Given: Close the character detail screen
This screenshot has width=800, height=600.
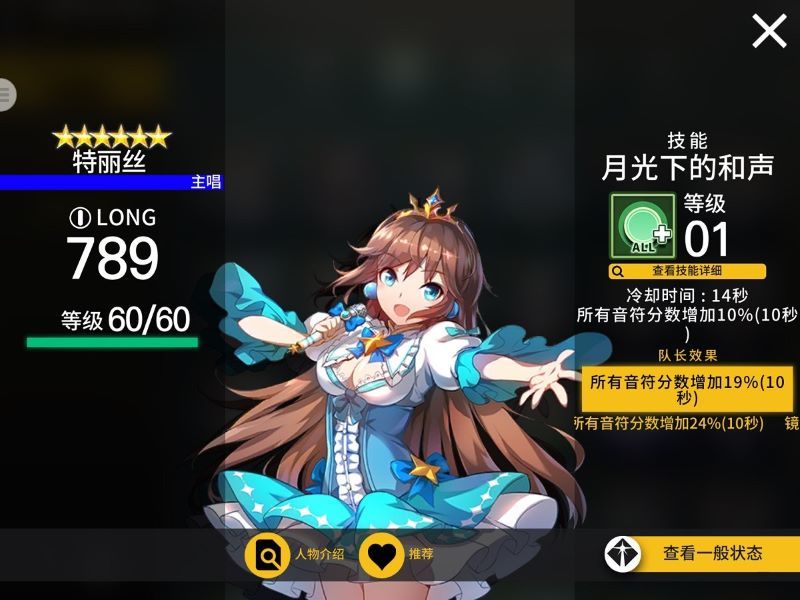Looking at the screenshot, I should point(769,31).
